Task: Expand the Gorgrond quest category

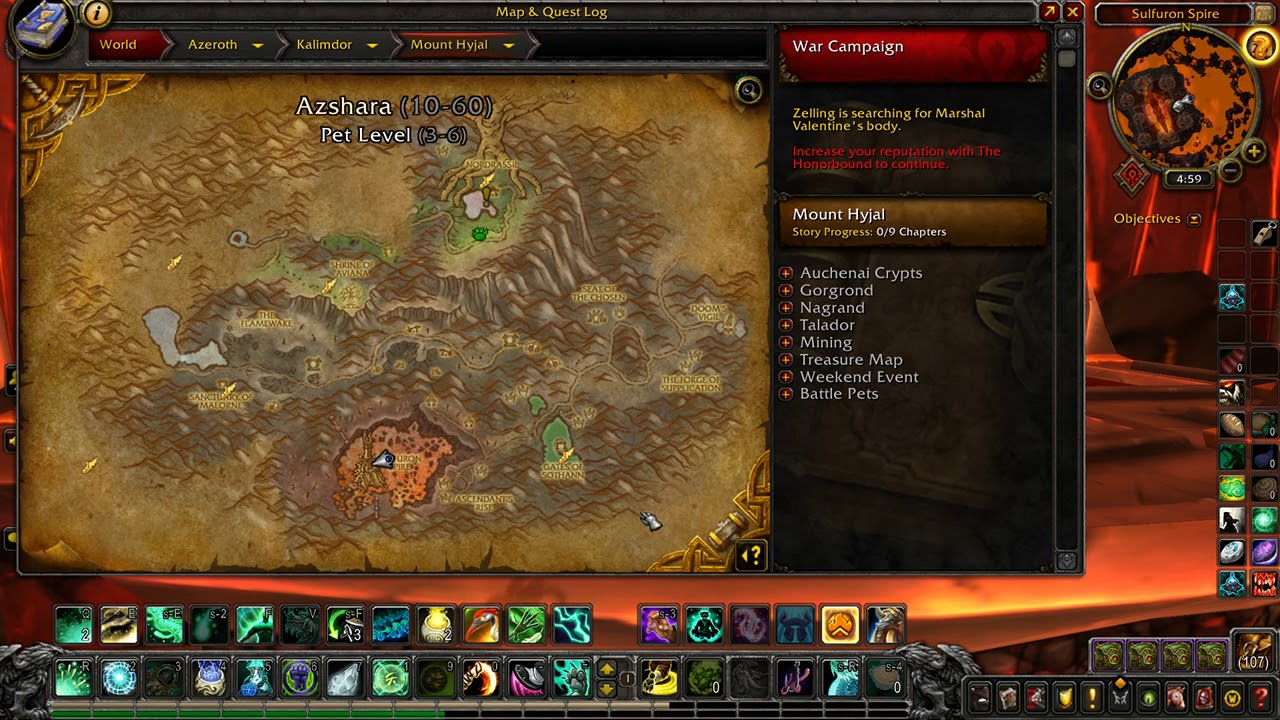Action: (786, 290)
